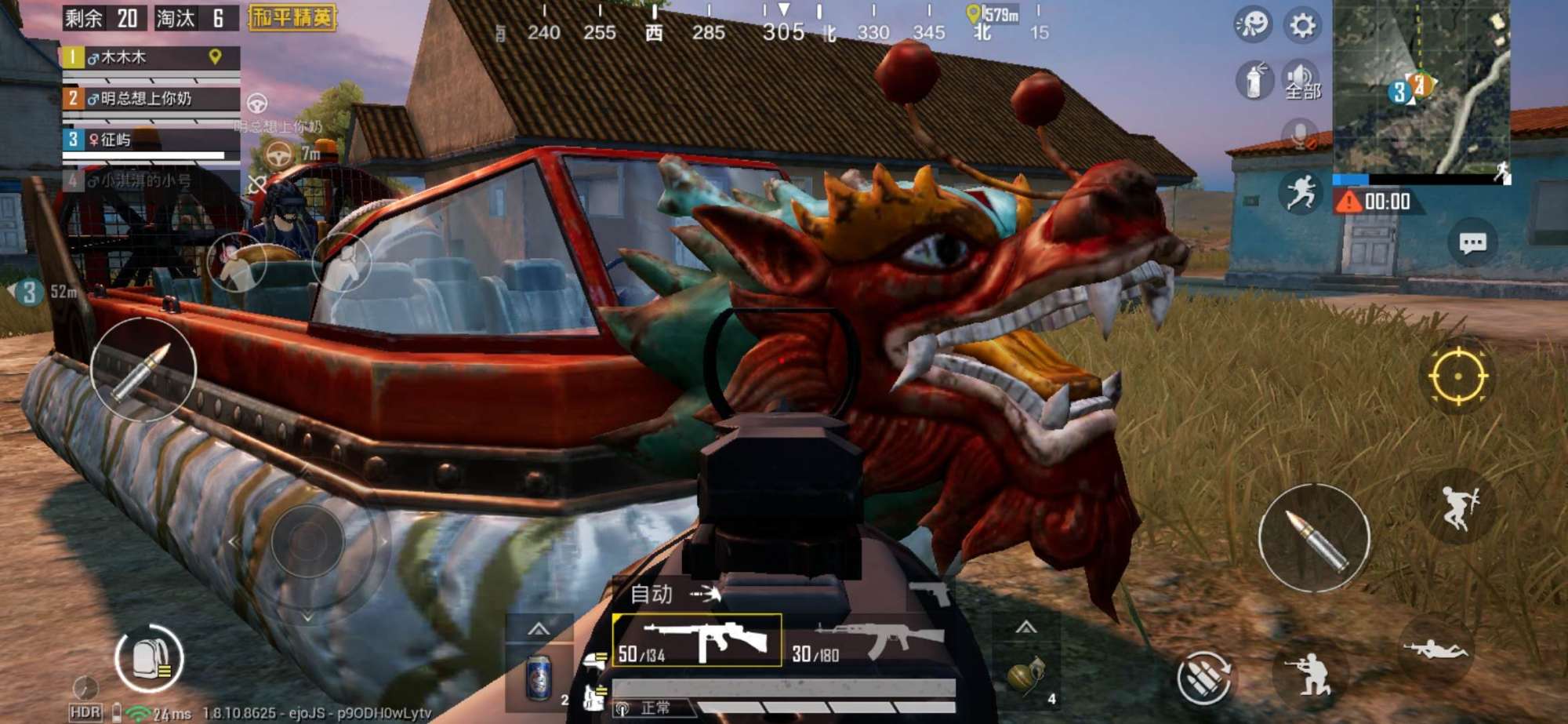Open the quick chat message bubble
Screen dimensions: 1568x724
[1472, 243]
